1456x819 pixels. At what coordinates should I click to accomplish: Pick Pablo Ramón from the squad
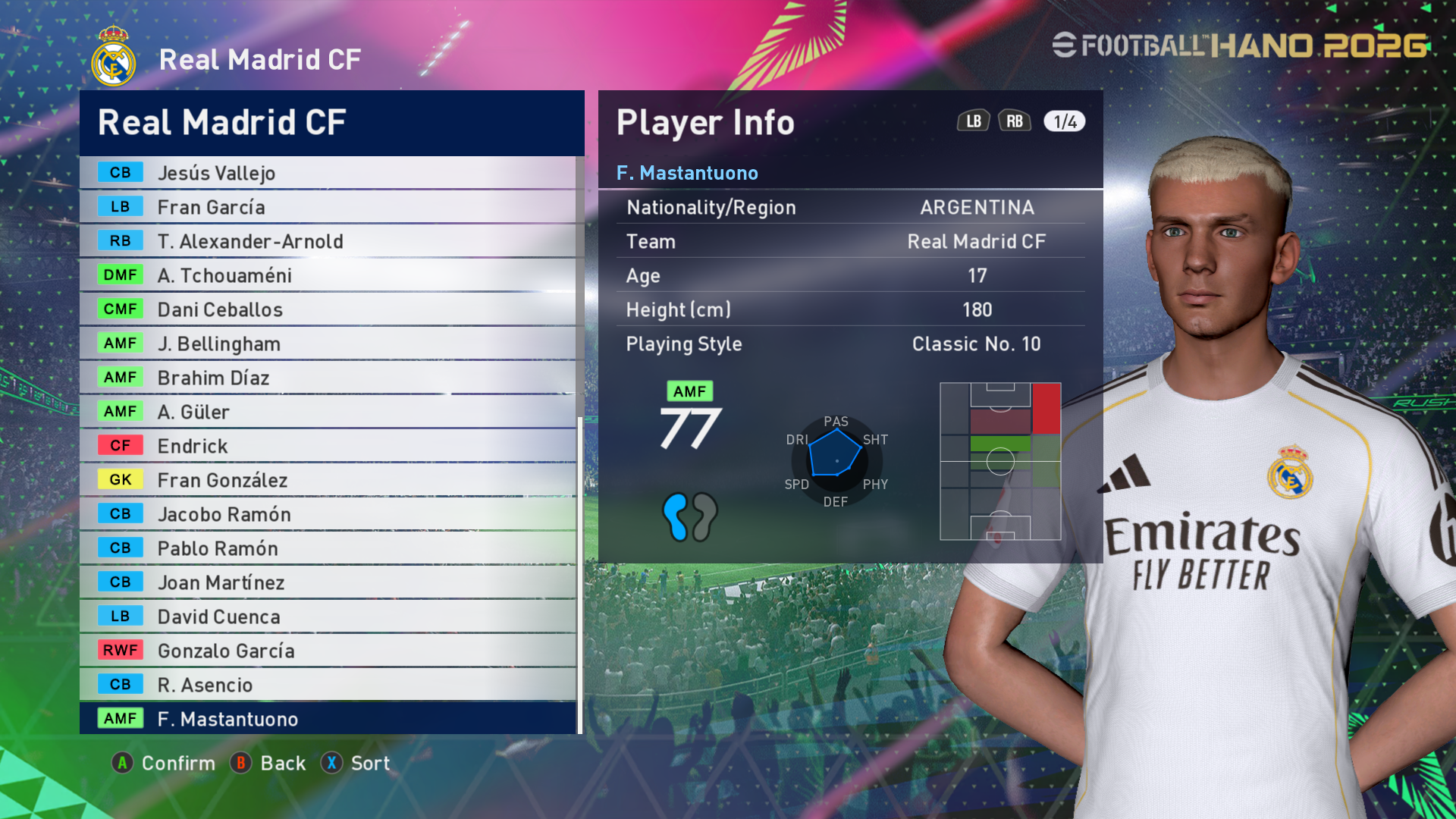[x=328, y=548]
